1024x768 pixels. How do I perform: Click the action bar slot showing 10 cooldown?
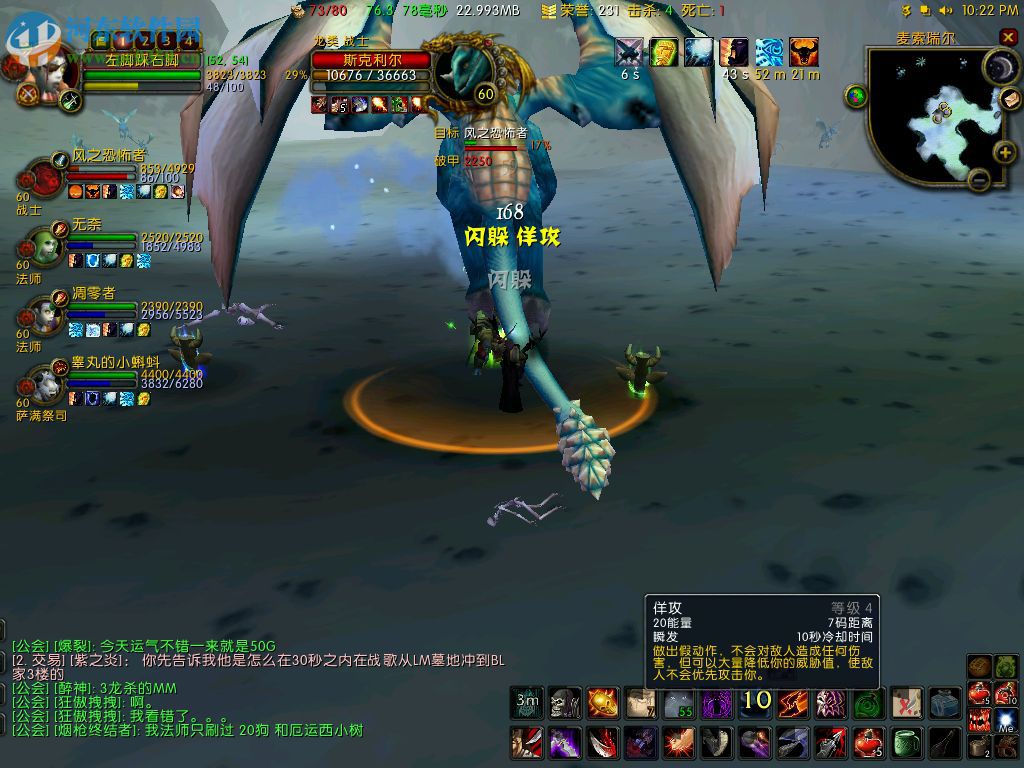point(756,703)
